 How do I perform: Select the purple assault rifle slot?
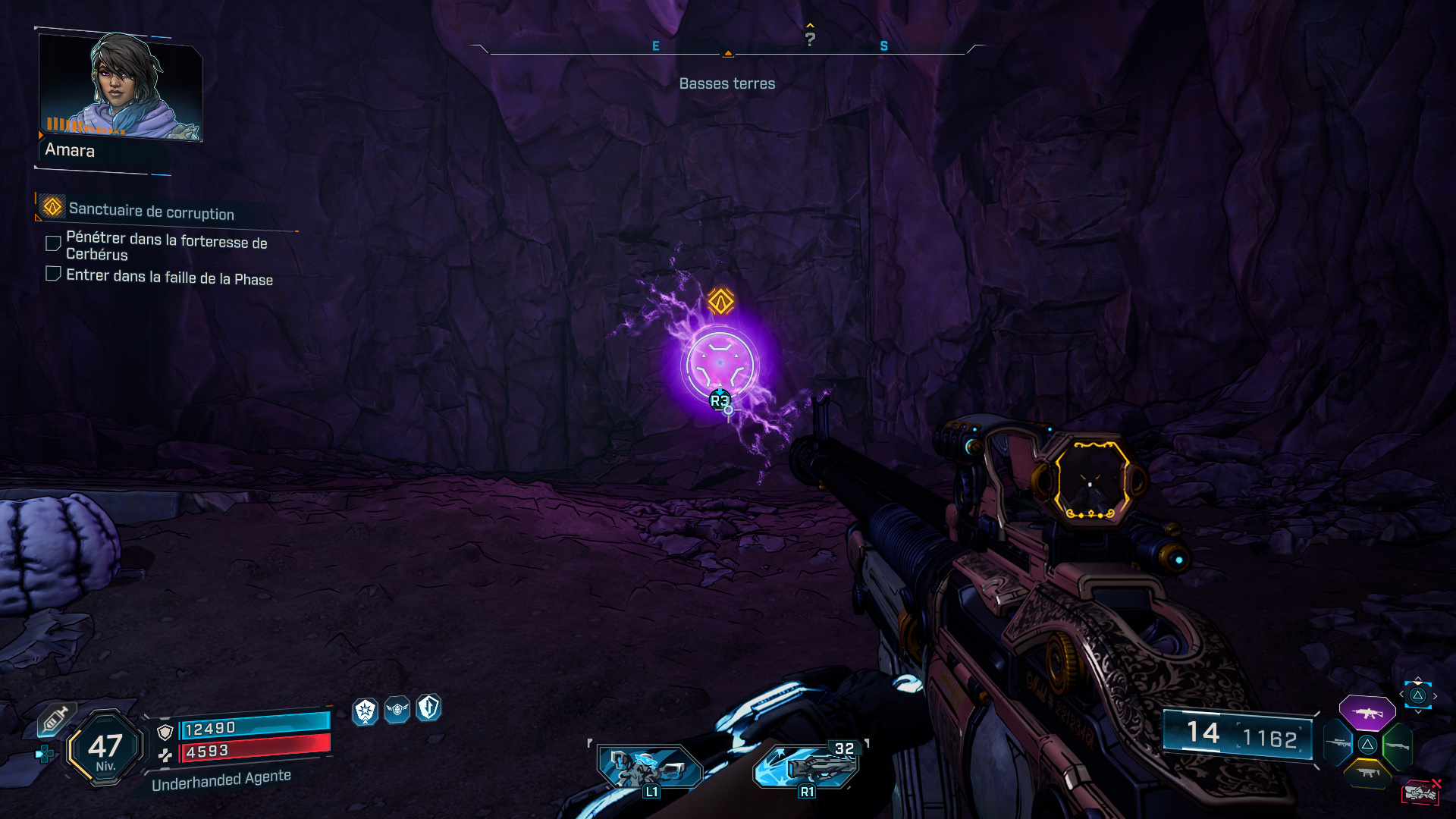point(1367,713)
